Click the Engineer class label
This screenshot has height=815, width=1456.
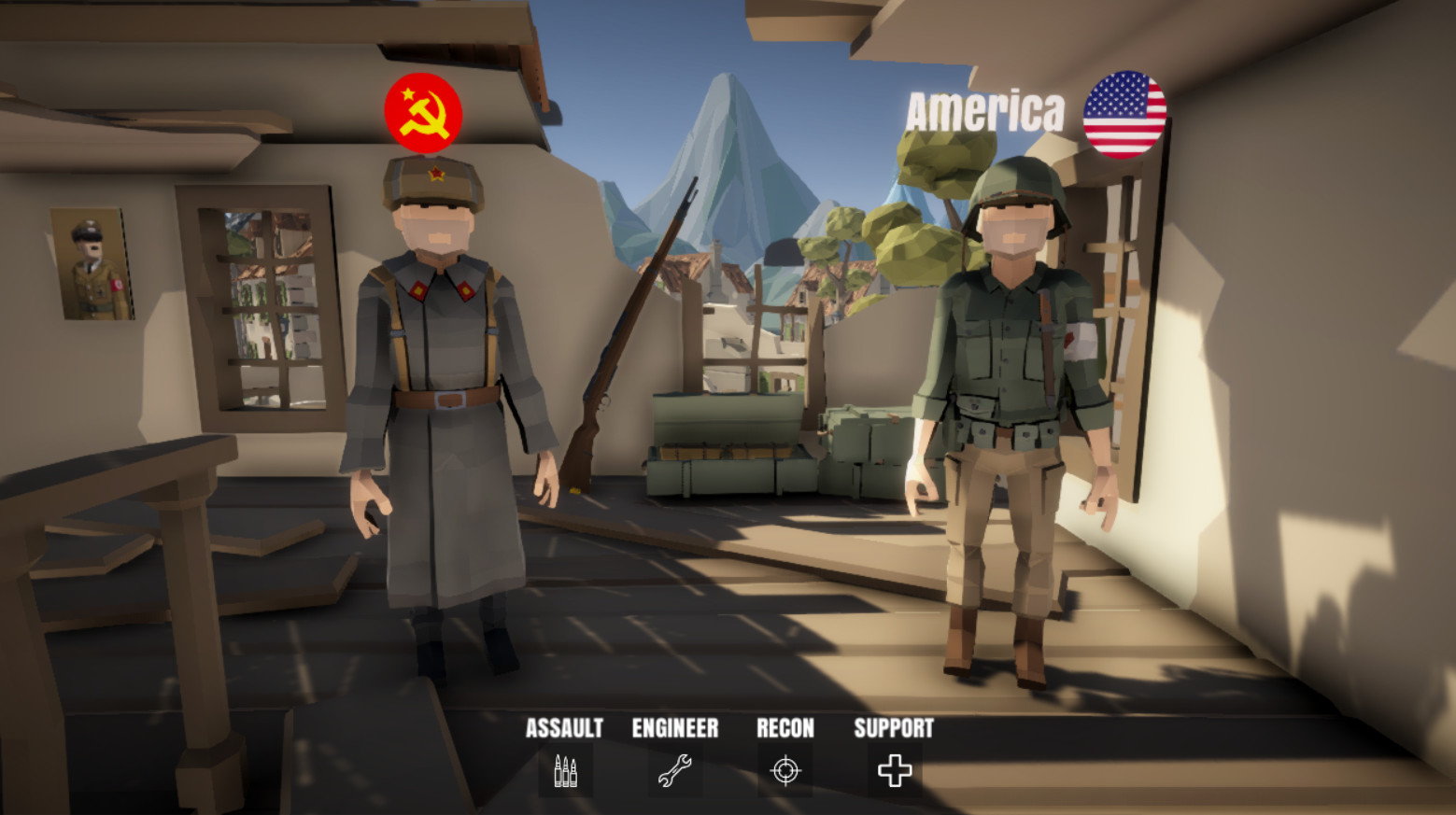(675, 729)
